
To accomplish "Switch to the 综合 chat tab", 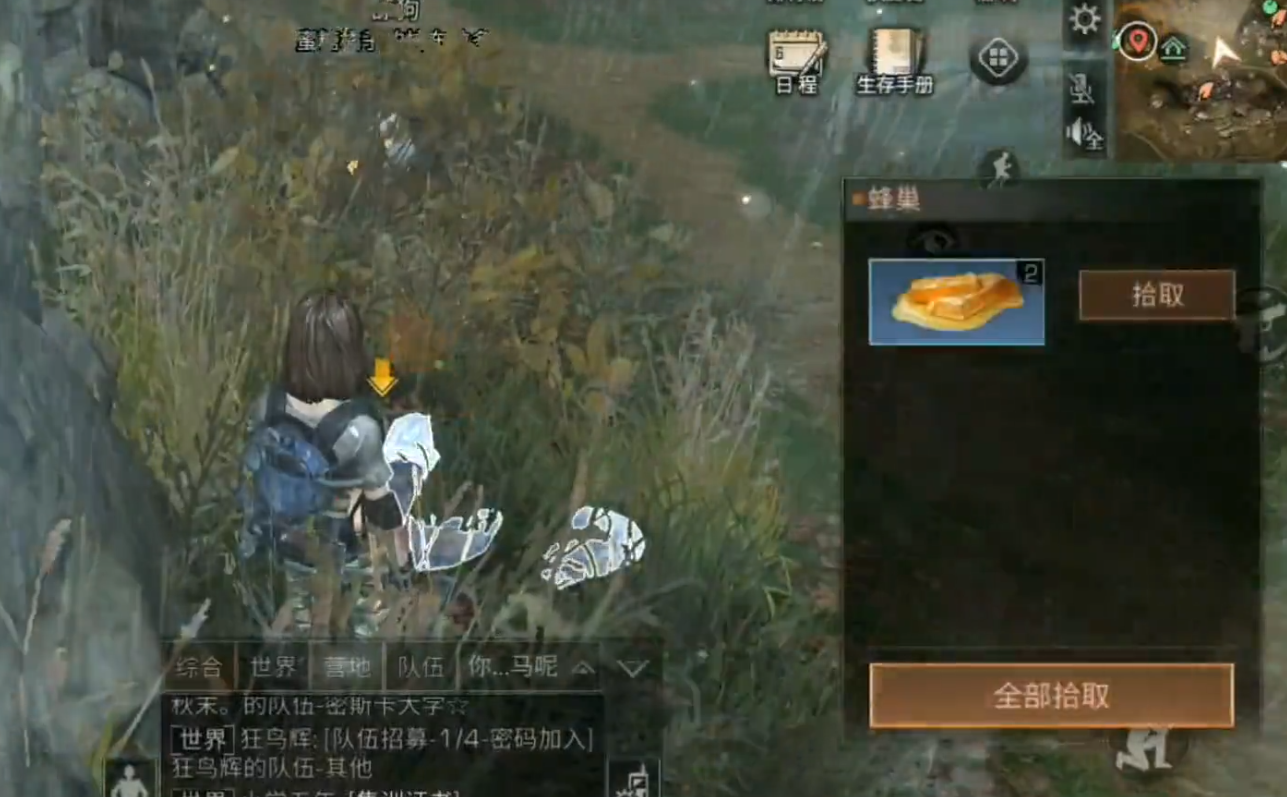I will click(x=198, y=667).
